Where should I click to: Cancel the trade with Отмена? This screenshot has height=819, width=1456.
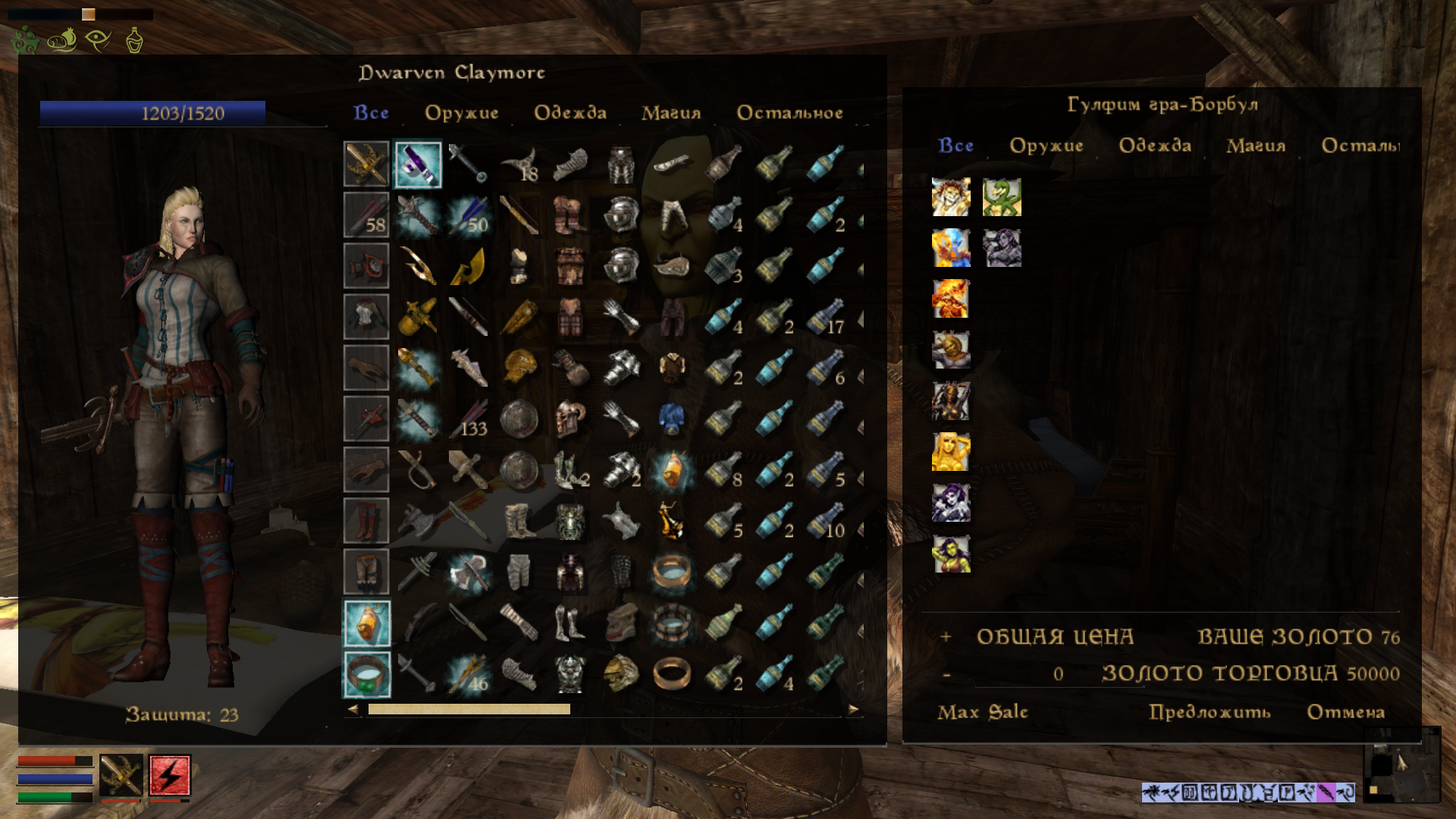click(1346, 712)
